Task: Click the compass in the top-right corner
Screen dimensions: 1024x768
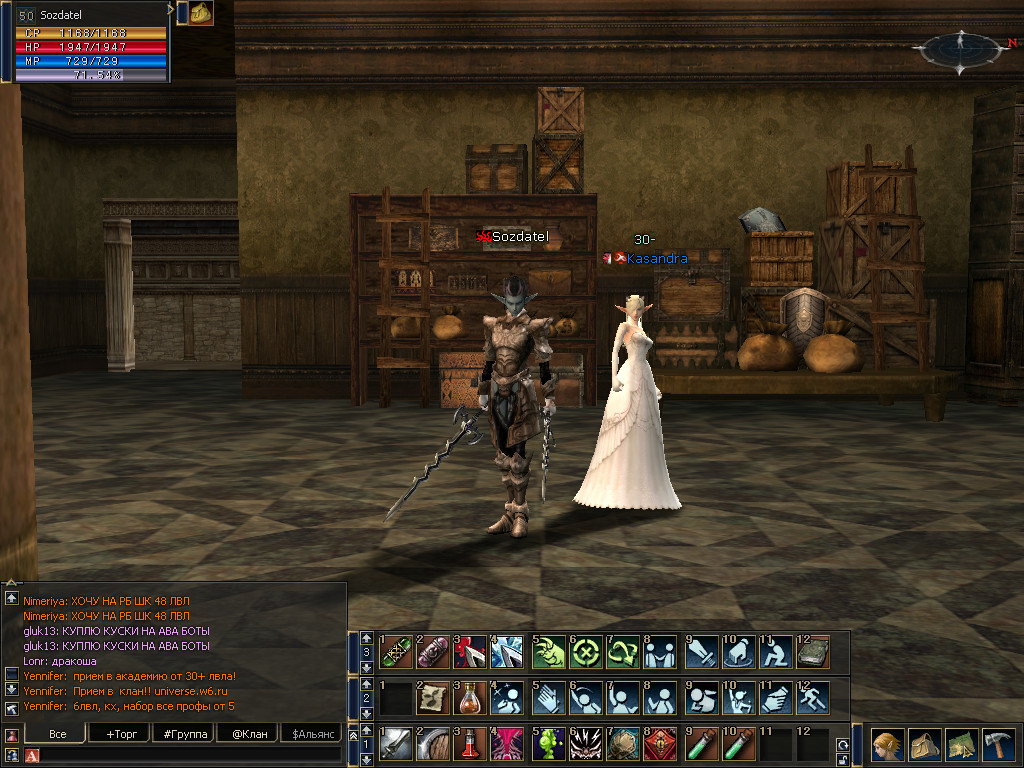Action: click(961, 48)
